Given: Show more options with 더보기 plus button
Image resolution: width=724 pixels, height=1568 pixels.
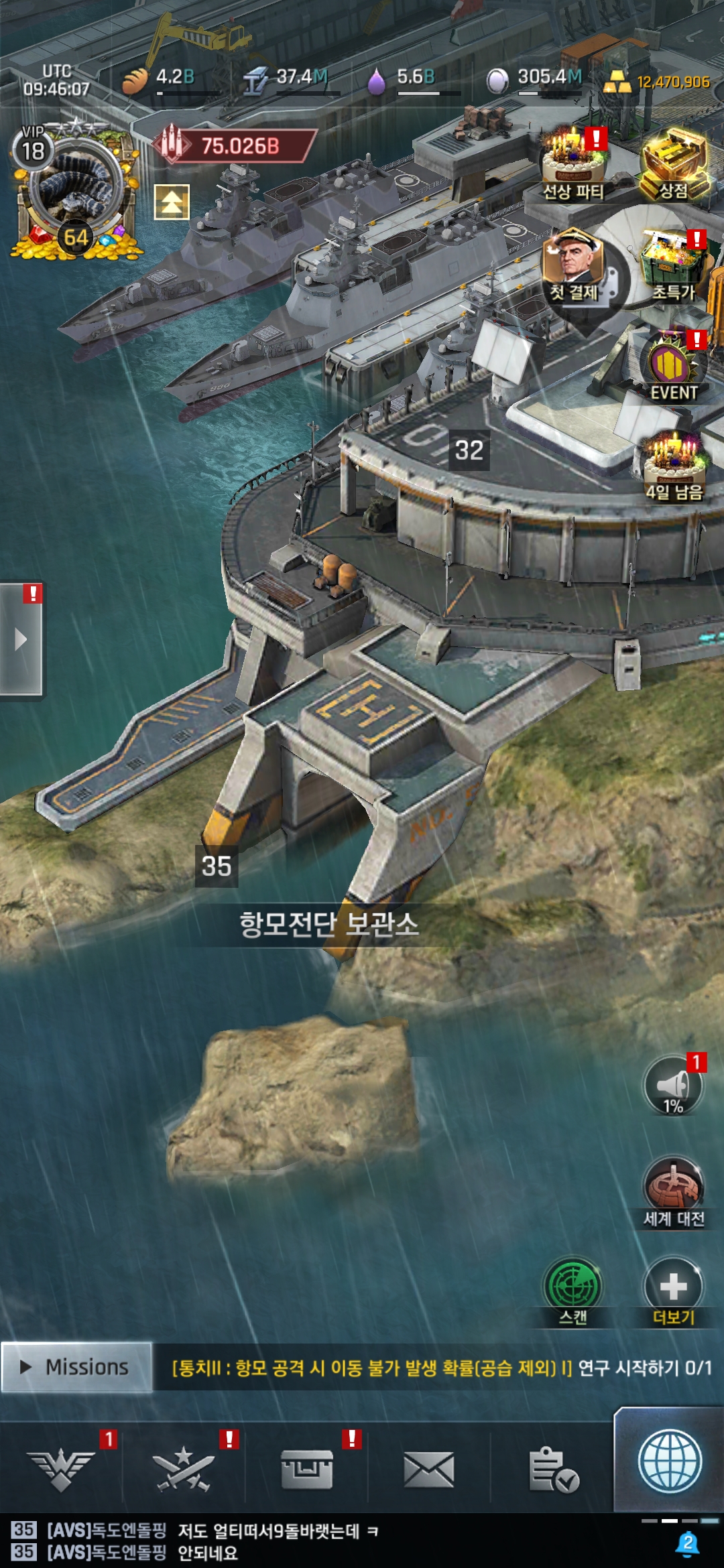Looking at the screenshot, I should [x=673, y=1290].
